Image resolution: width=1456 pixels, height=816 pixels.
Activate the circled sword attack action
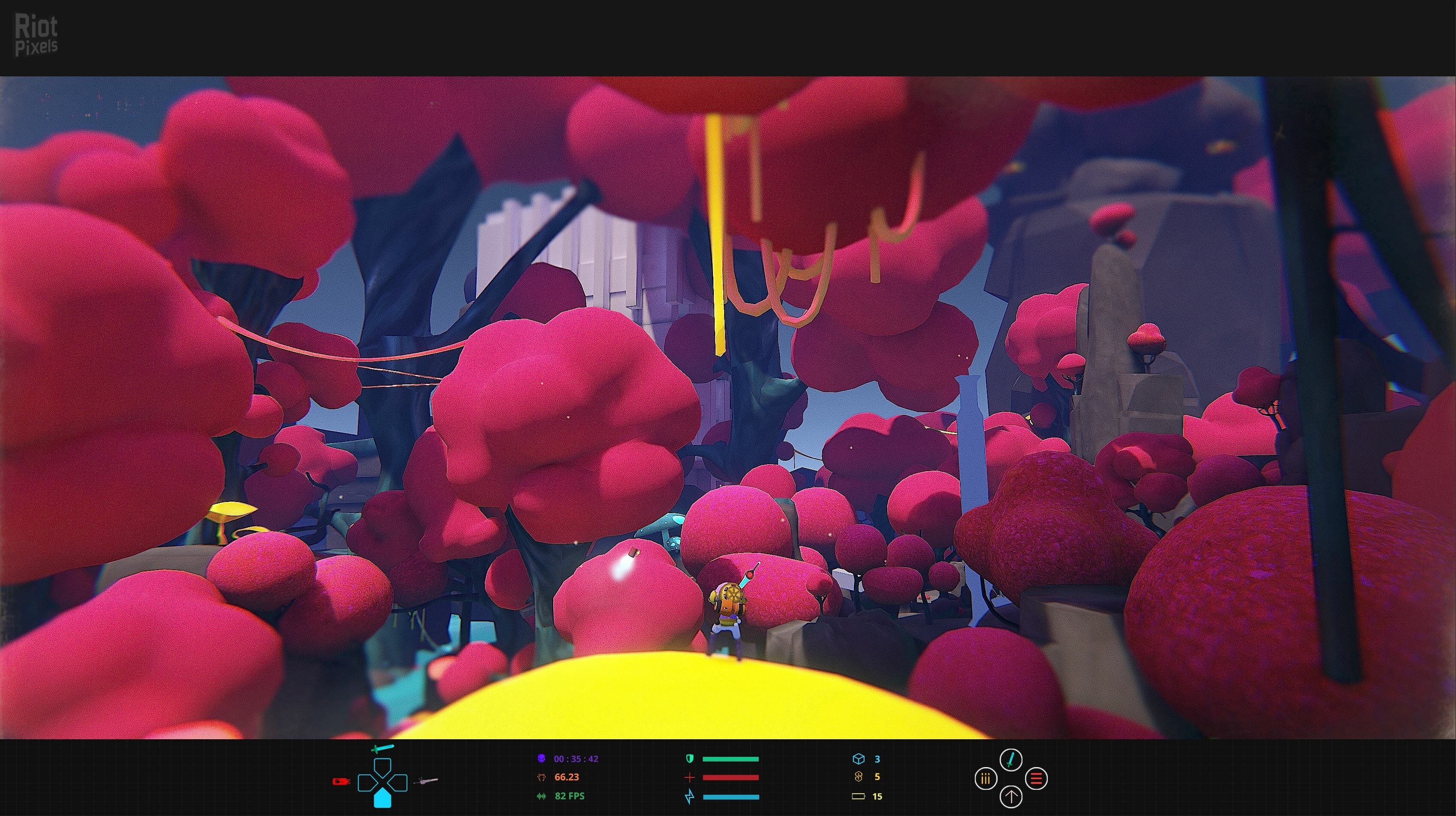[1010, 759]
